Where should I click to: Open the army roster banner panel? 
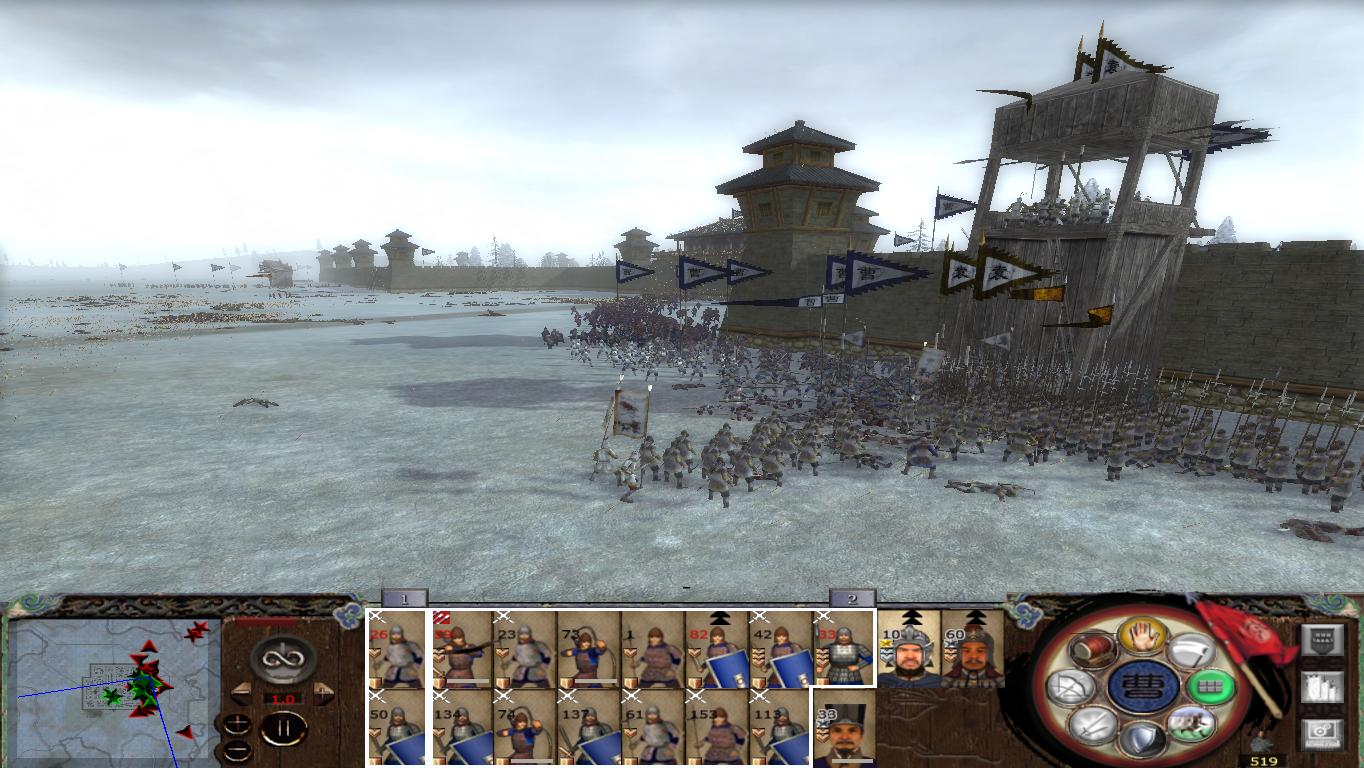[x=1323, y=639]
